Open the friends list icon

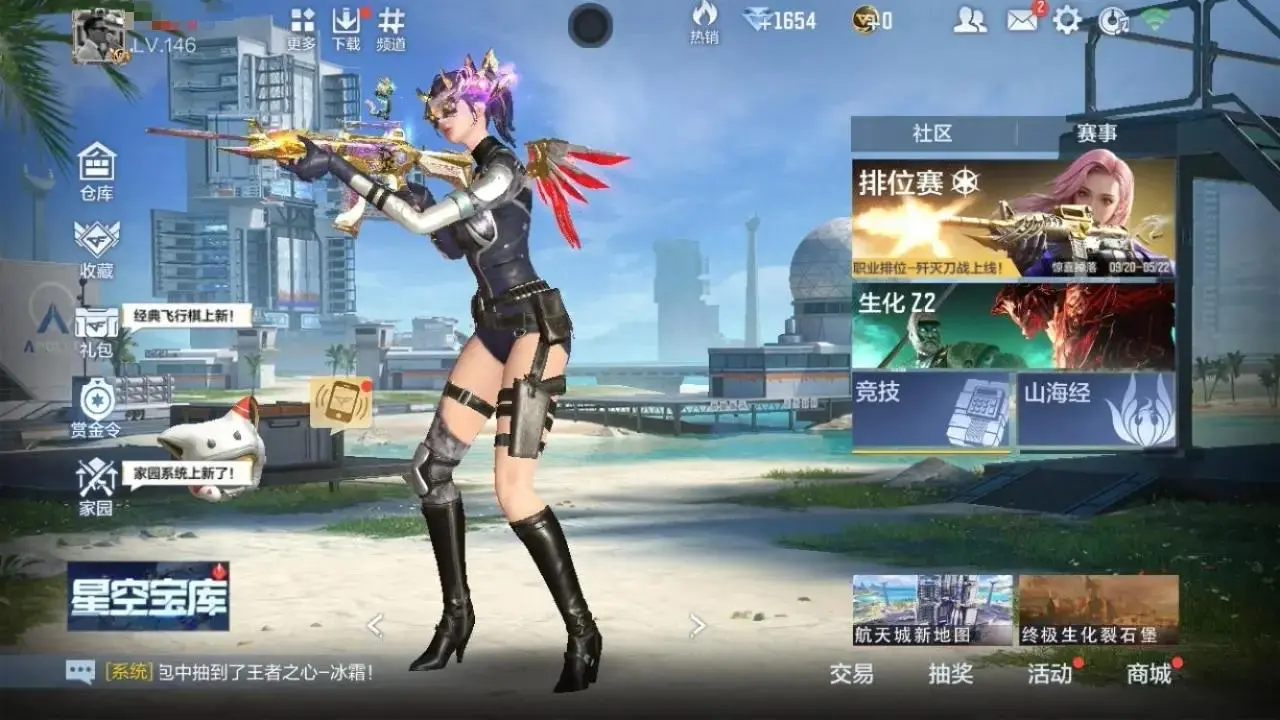969,20
